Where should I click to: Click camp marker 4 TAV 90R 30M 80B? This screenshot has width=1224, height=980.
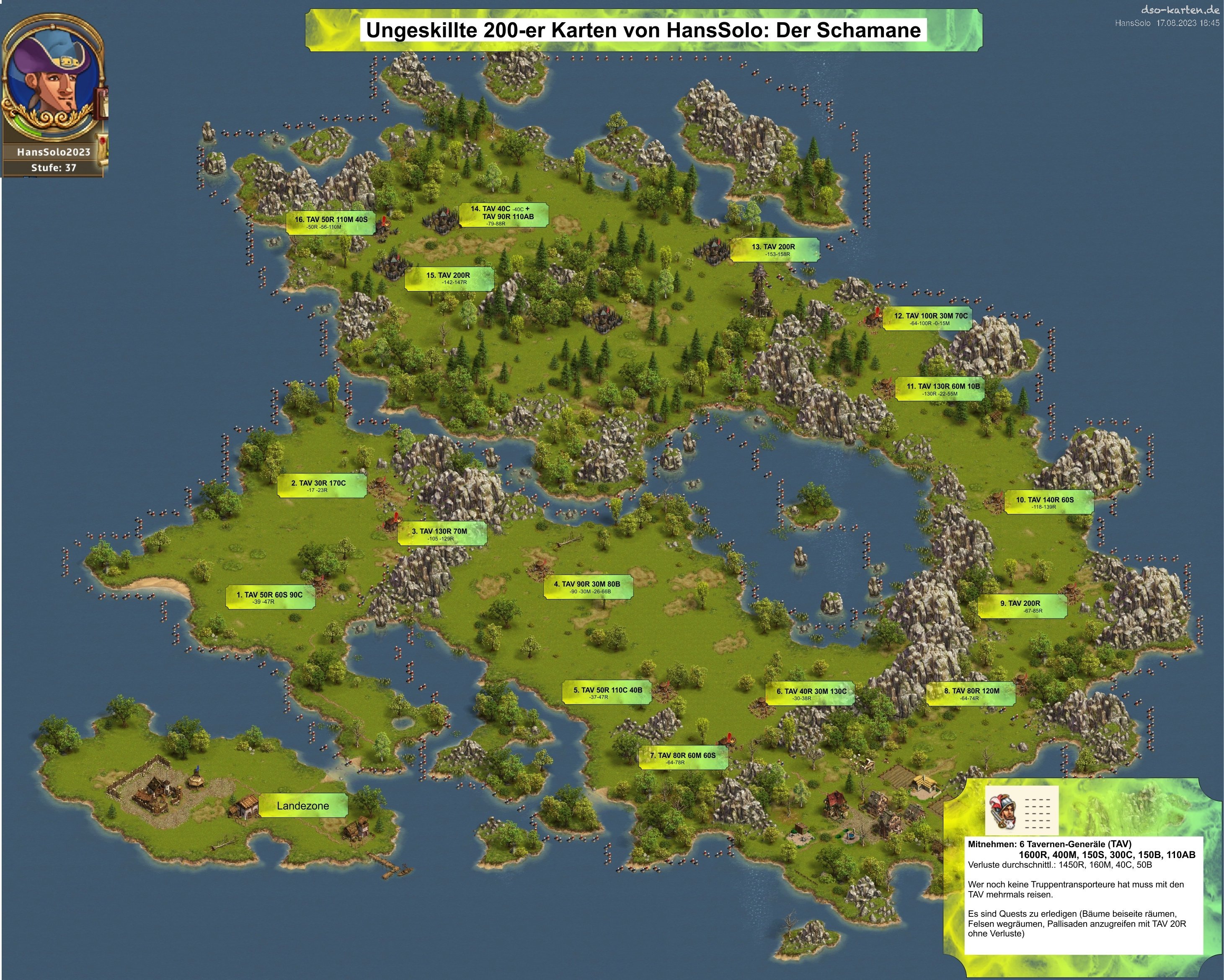588,587
